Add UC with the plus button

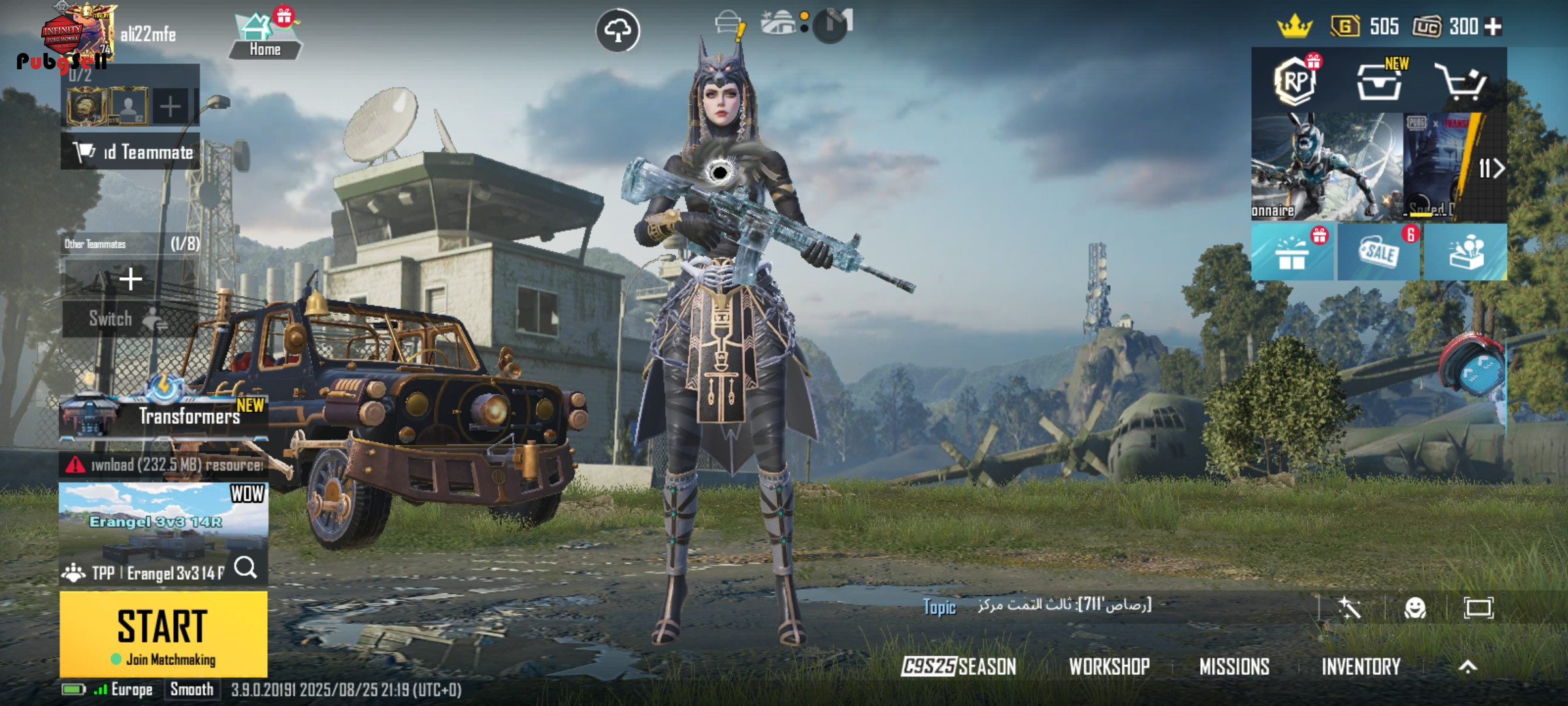coord(1494,27)
